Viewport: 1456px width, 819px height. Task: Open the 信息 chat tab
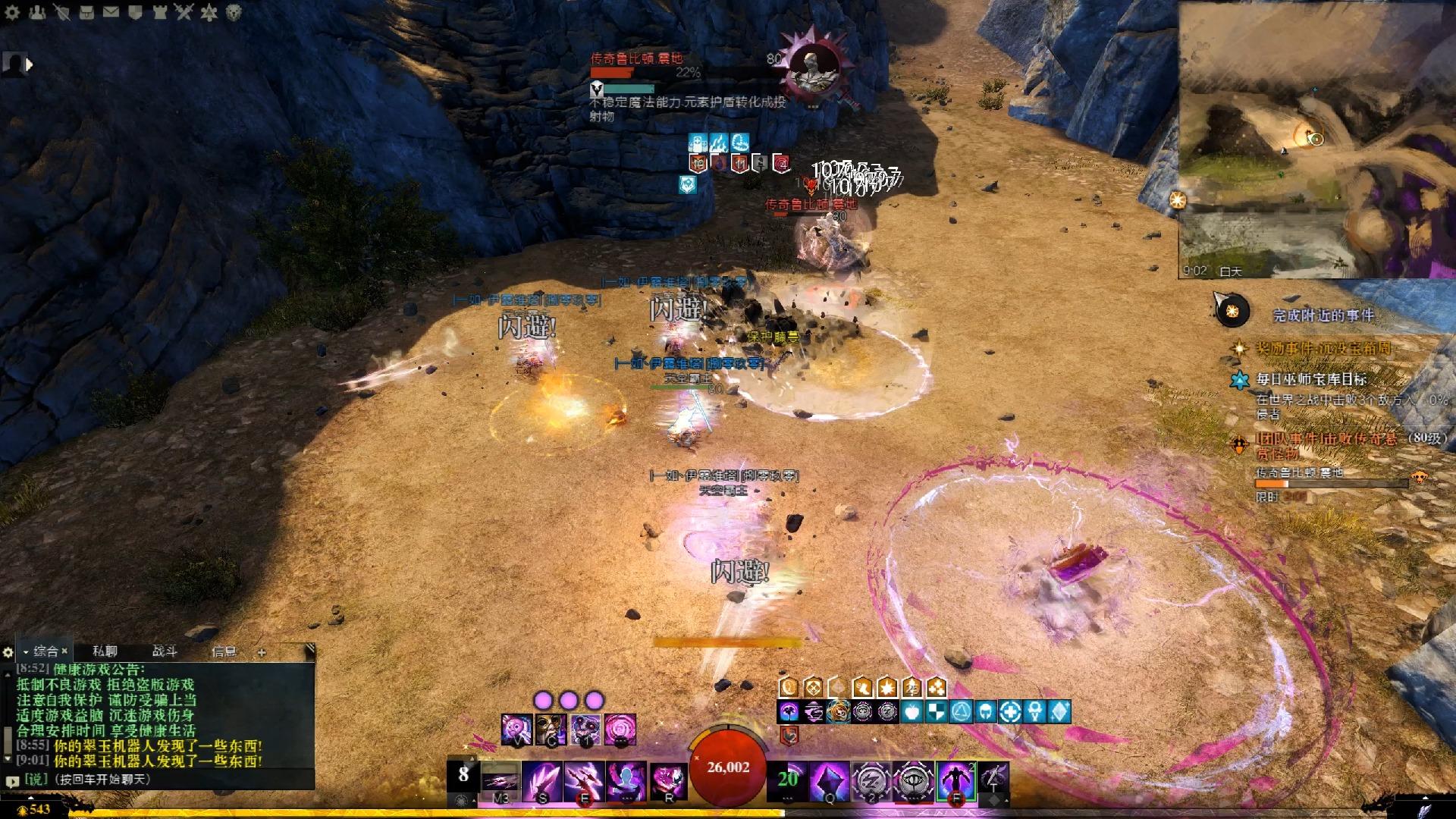[224, 651]
